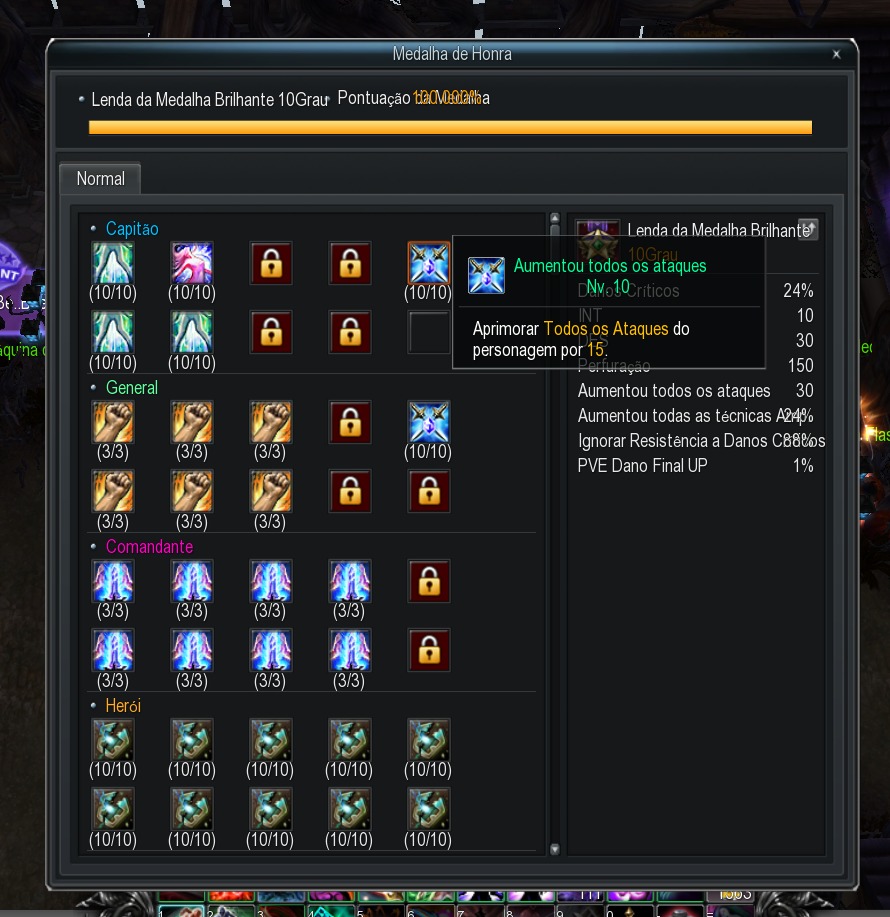
Task: Select the highlighted crossed-swords skill under Capitão
Action: 429,263
